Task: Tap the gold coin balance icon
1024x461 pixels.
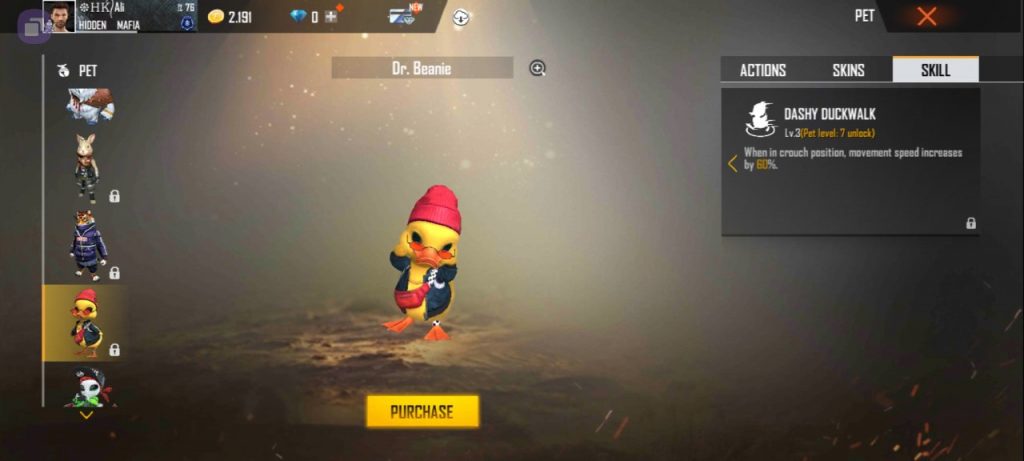Action: click(x=215, y=16)
